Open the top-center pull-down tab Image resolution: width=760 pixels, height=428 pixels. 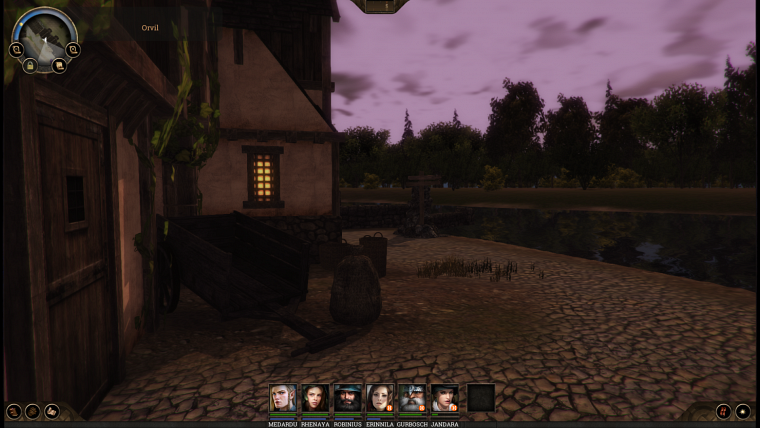tap(386, 6)
